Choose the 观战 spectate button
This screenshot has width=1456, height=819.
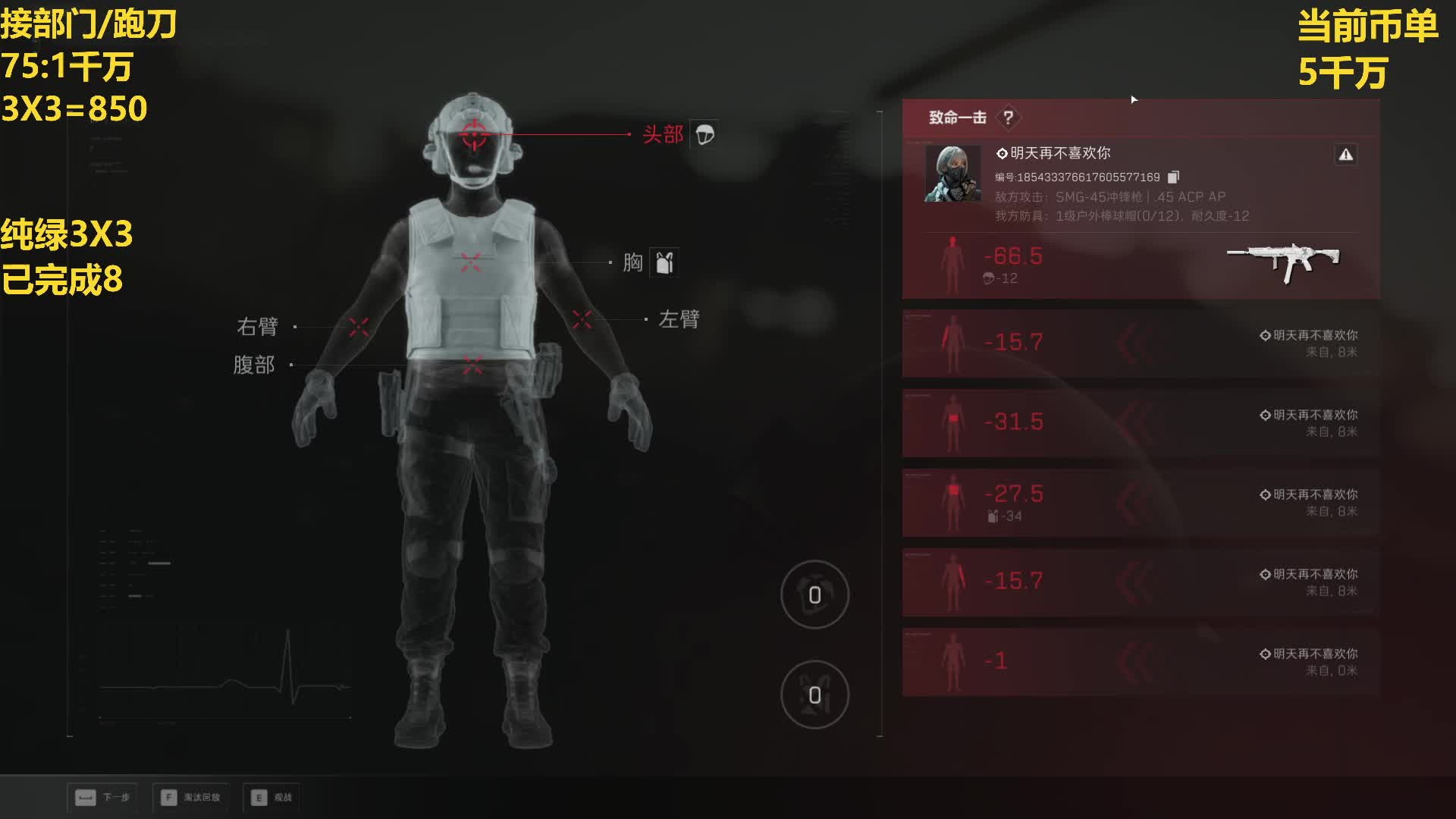click(271, 797)
